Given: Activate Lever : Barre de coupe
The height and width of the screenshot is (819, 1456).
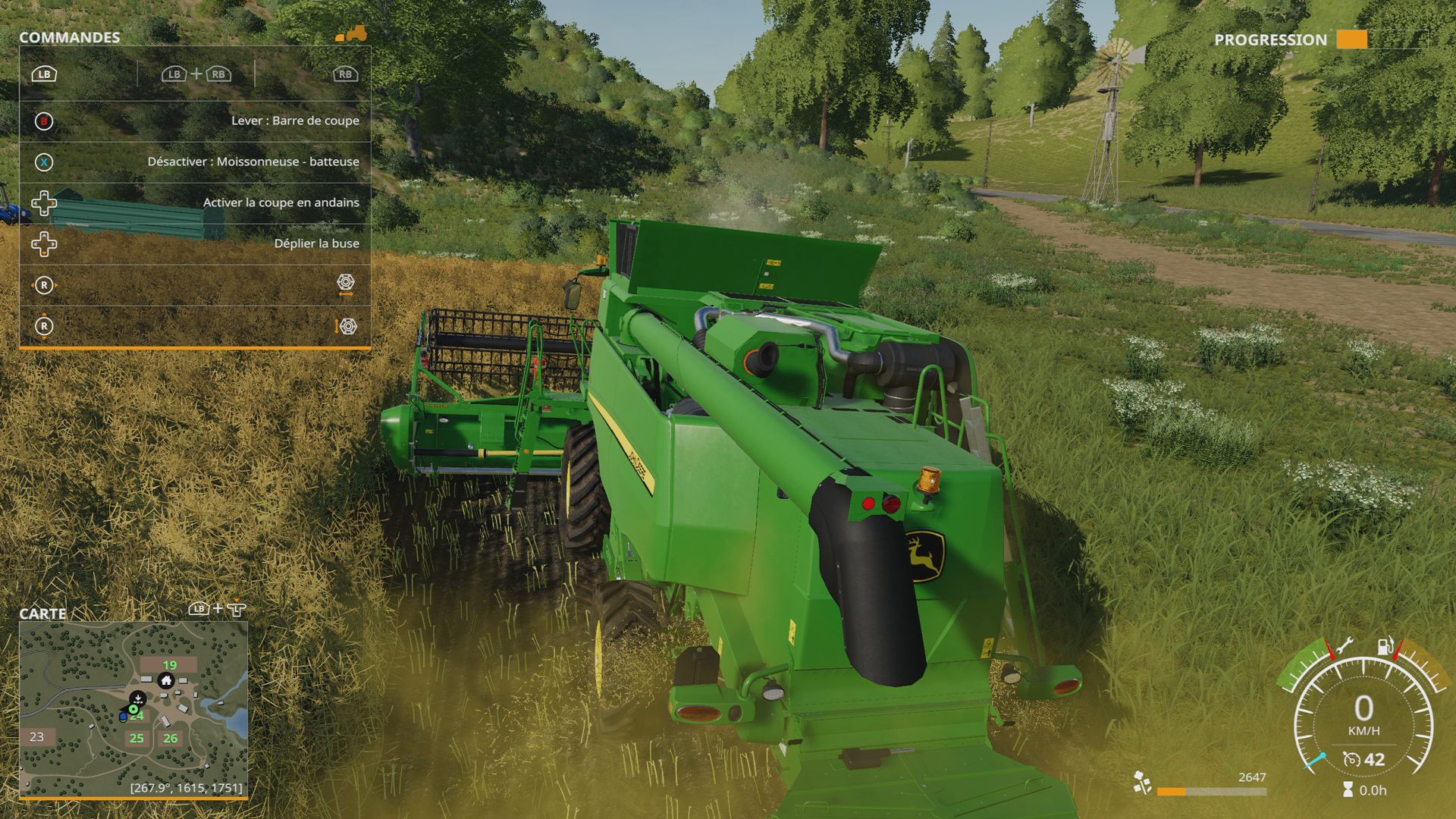Looking at the screenshot, I should (x=297, y=121).
